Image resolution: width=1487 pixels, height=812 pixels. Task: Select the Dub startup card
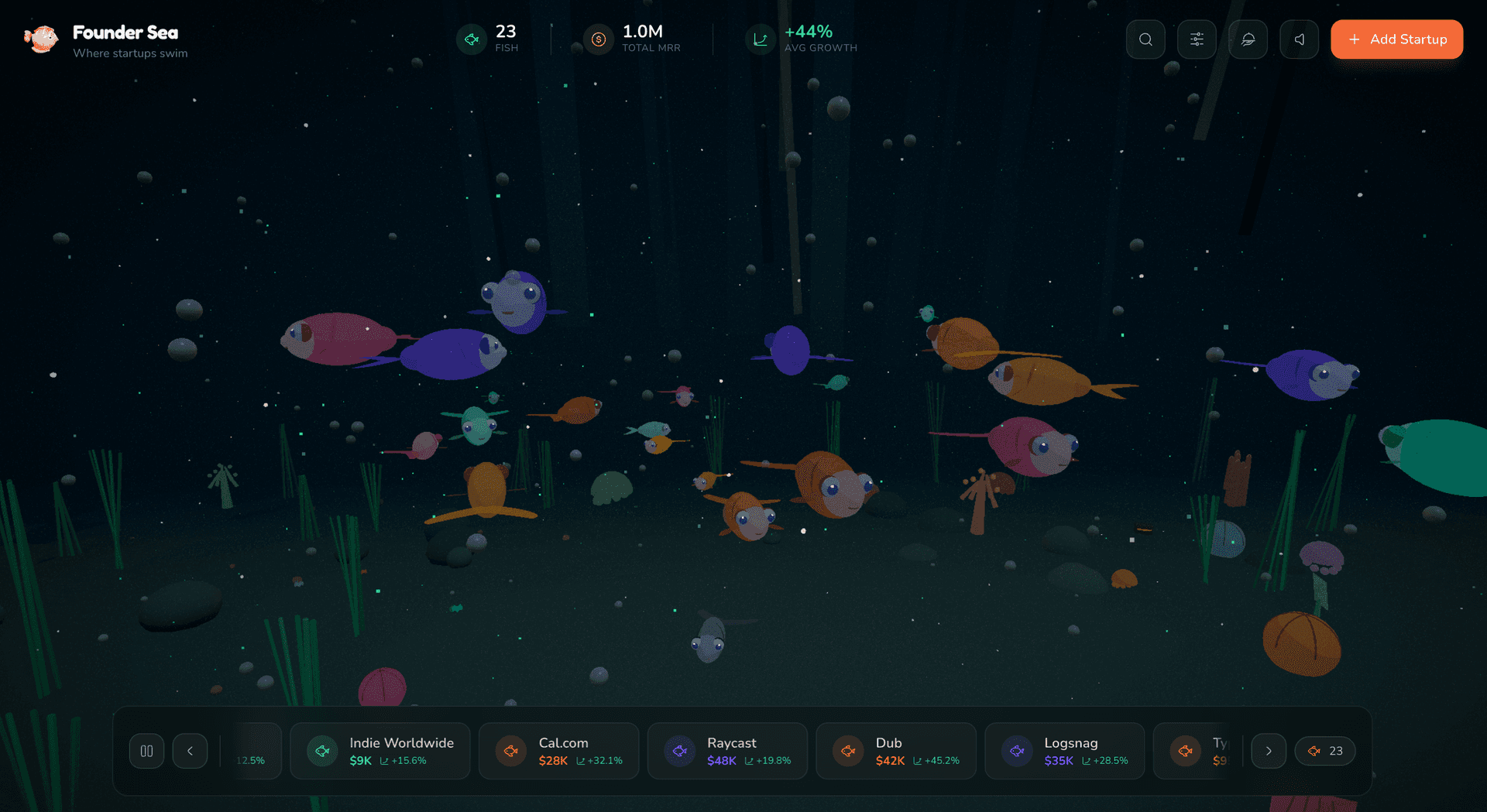tap(895, 750)
